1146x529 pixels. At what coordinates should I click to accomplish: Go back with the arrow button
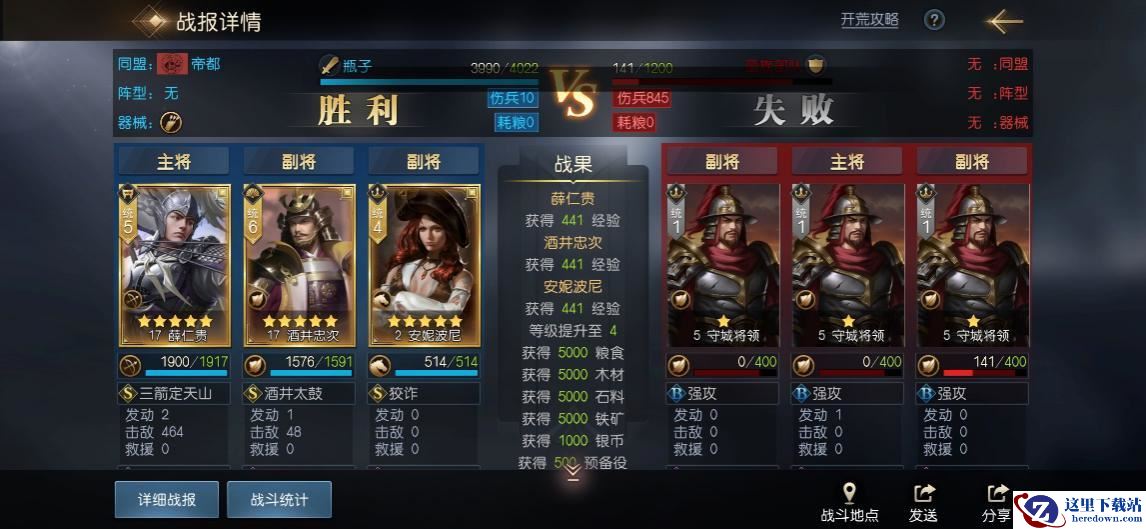[x=1003, y=21]
